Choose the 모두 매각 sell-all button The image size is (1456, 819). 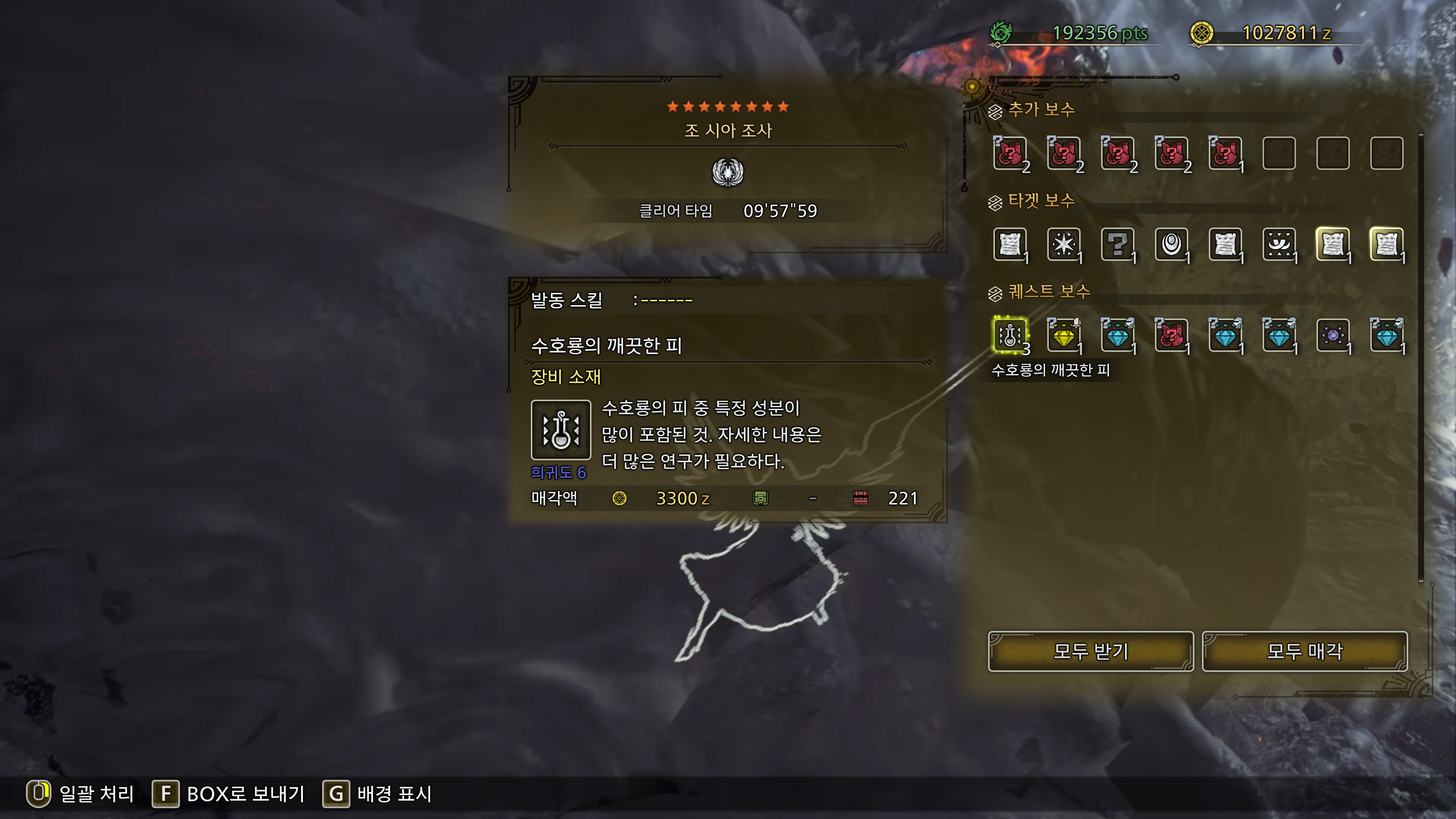tap(1304, 651)
